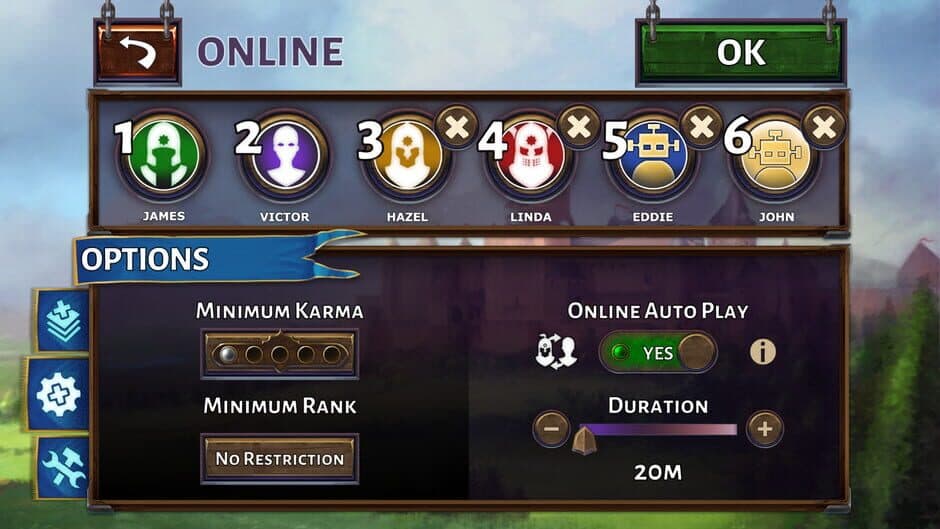The image size is (940, 529).
Task: Increase the Duration with plus button
Action: tap(765, 430)
